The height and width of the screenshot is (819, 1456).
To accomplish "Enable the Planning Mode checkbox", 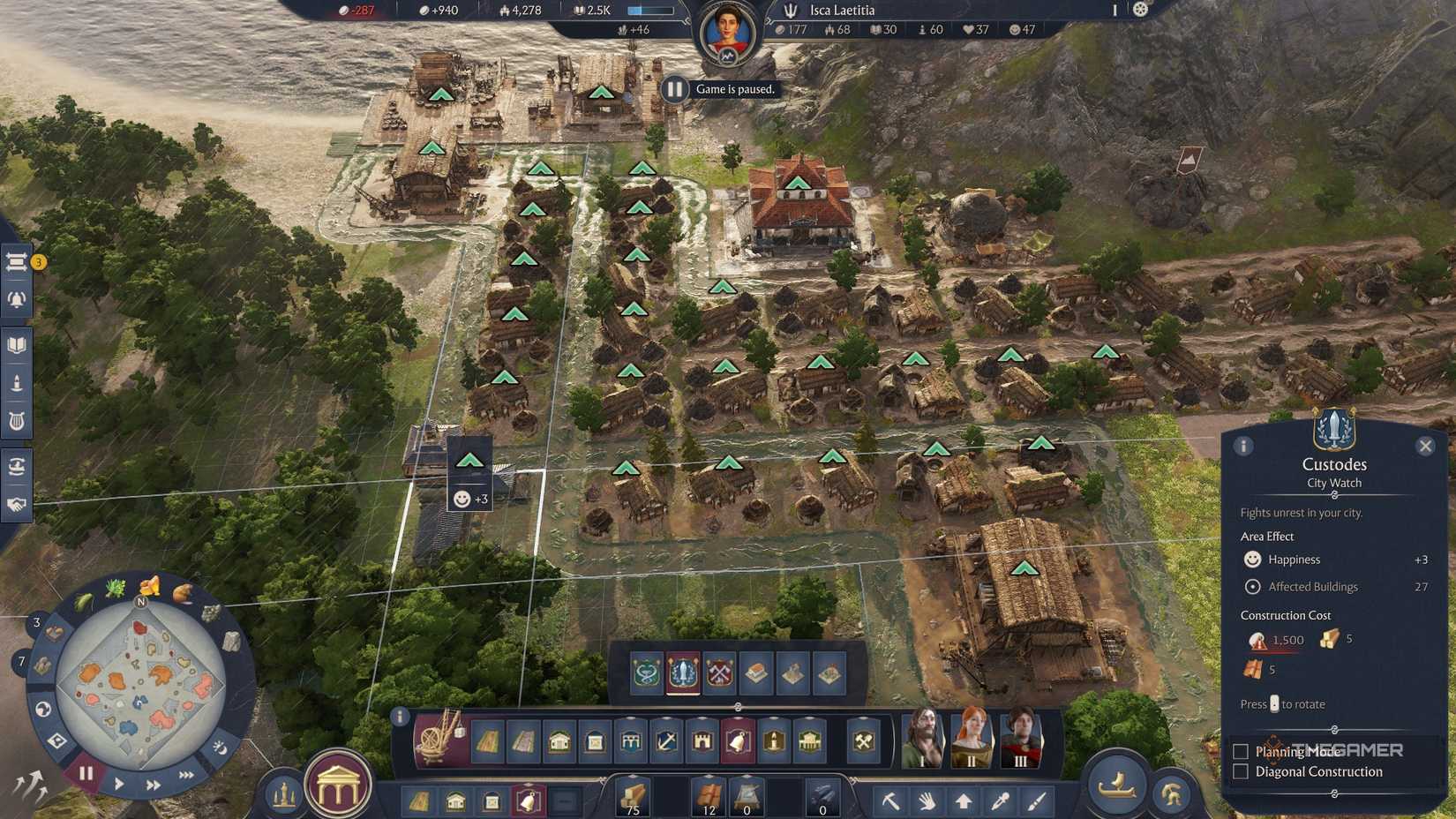I will click(1239, 751).
